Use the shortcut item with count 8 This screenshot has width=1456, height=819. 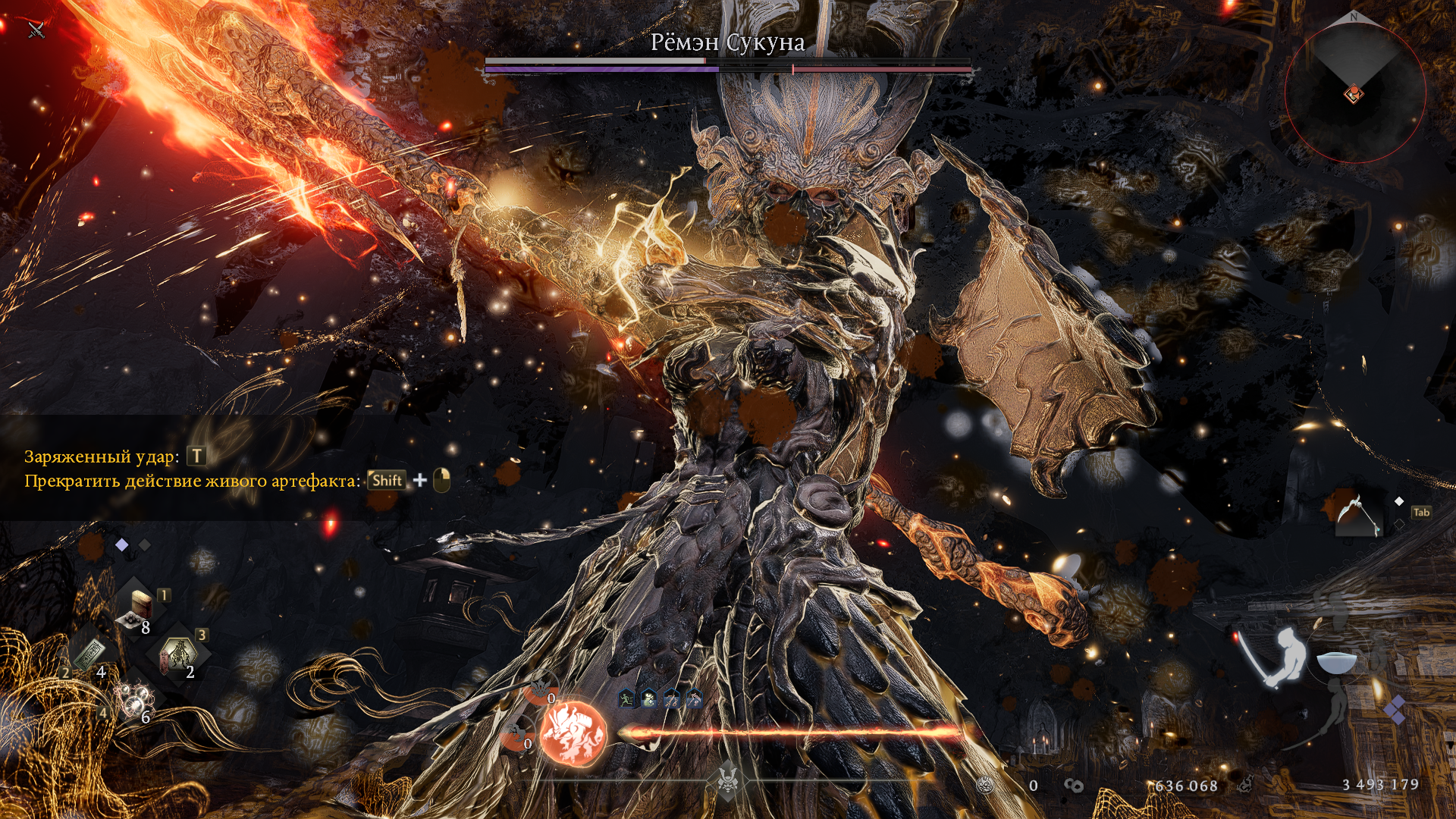pyautogui.click(x=141, y=608)
